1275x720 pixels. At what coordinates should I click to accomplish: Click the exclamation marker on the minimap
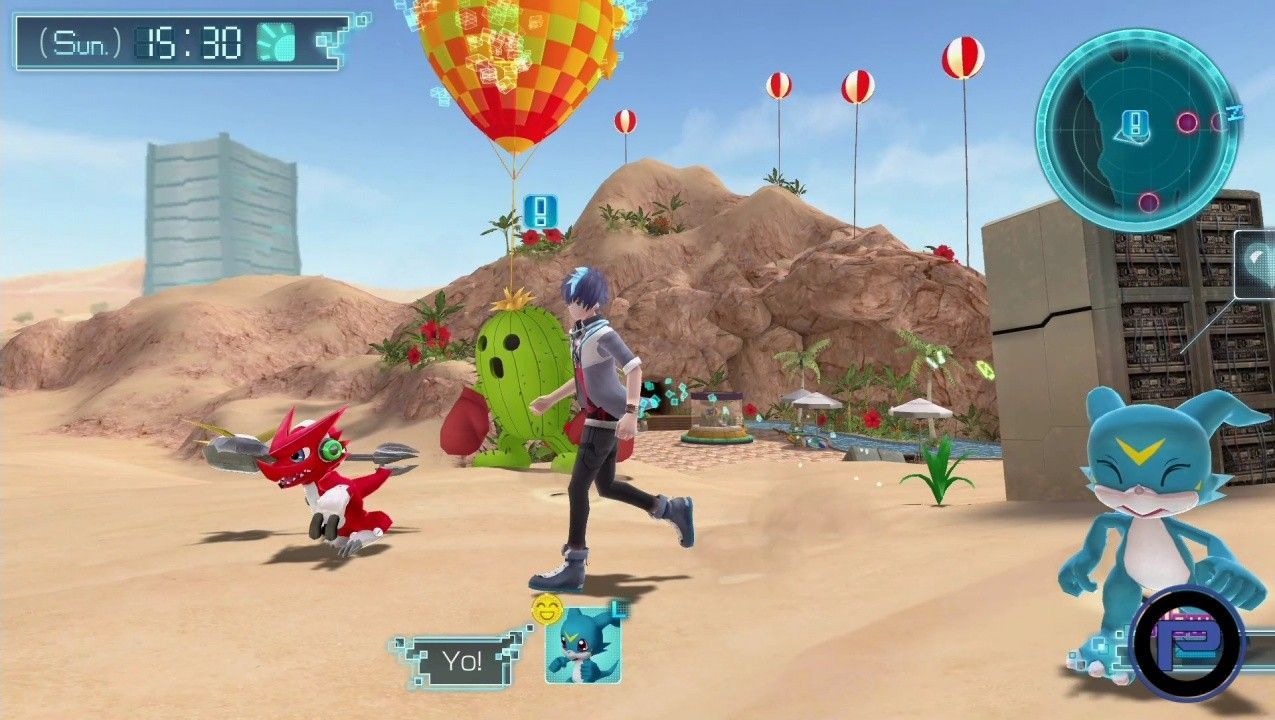1135,124
